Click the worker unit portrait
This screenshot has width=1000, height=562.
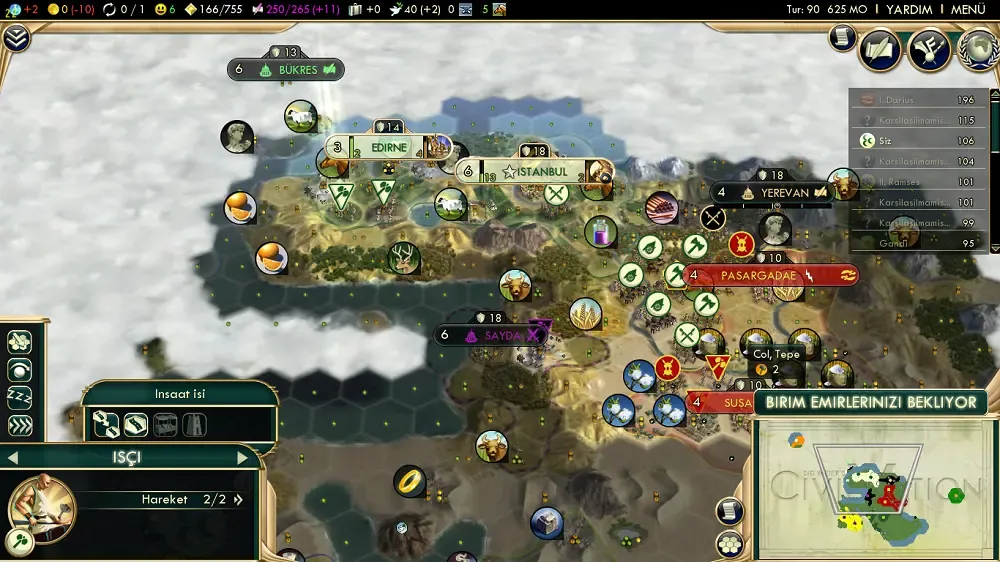click(x=43, y=507)
